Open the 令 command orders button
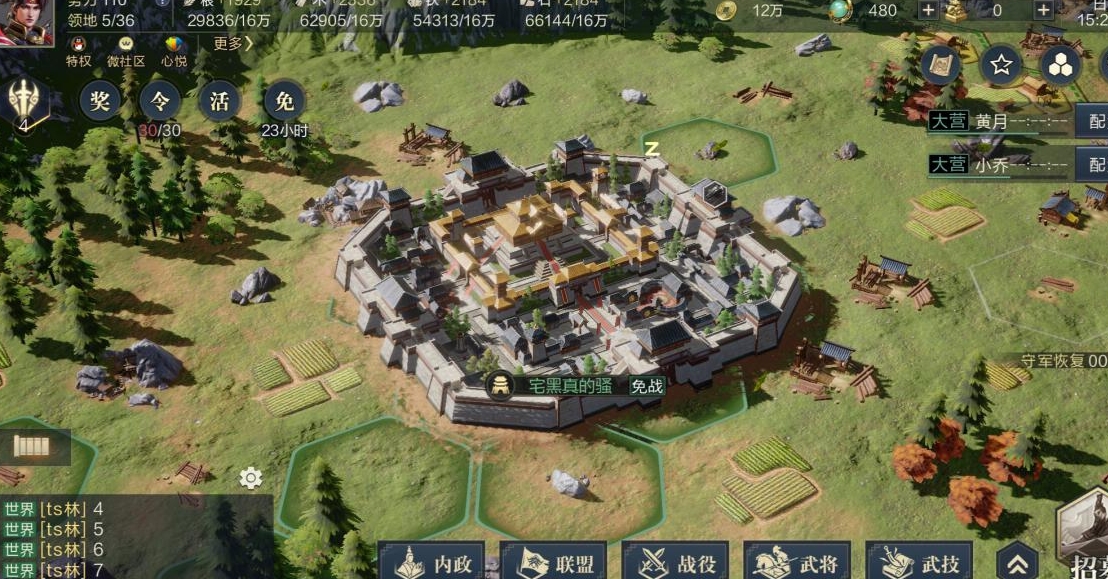The image size is (1108, 579). pyautogui.click(x=160, y=101)
